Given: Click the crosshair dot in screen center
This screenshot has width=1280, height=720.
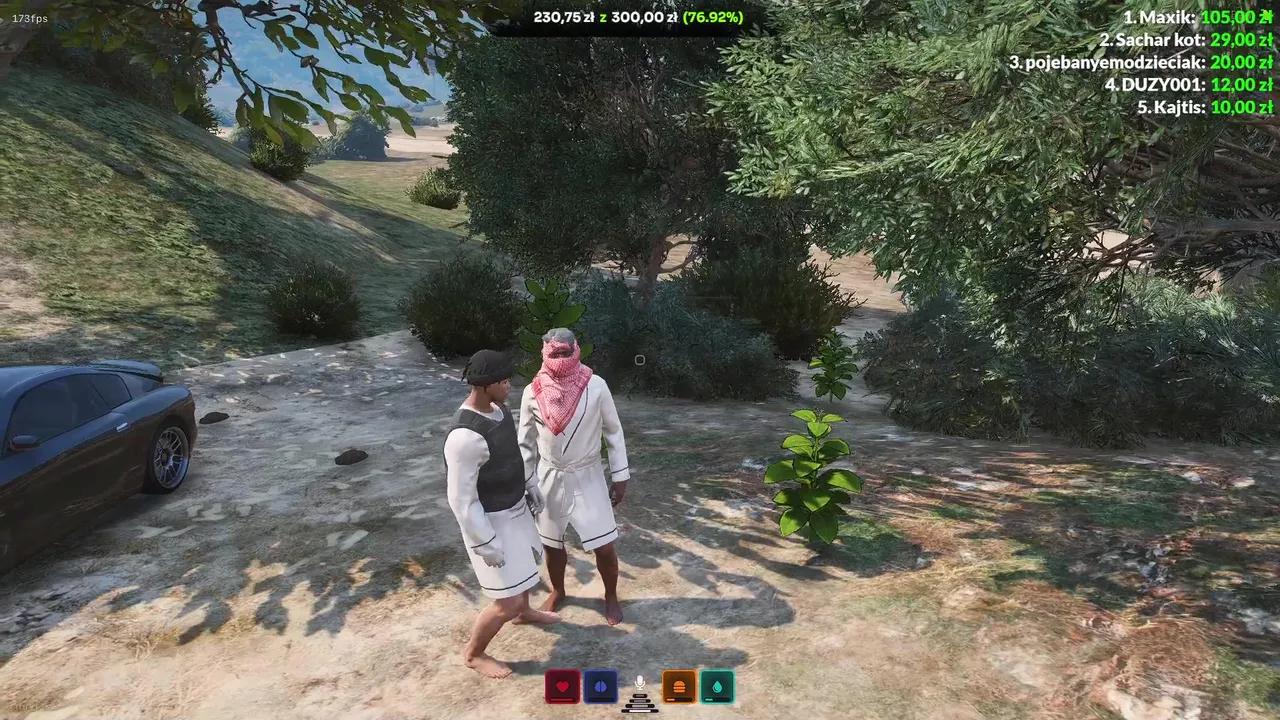Looking at the screenshot, I should coord(640,360).
